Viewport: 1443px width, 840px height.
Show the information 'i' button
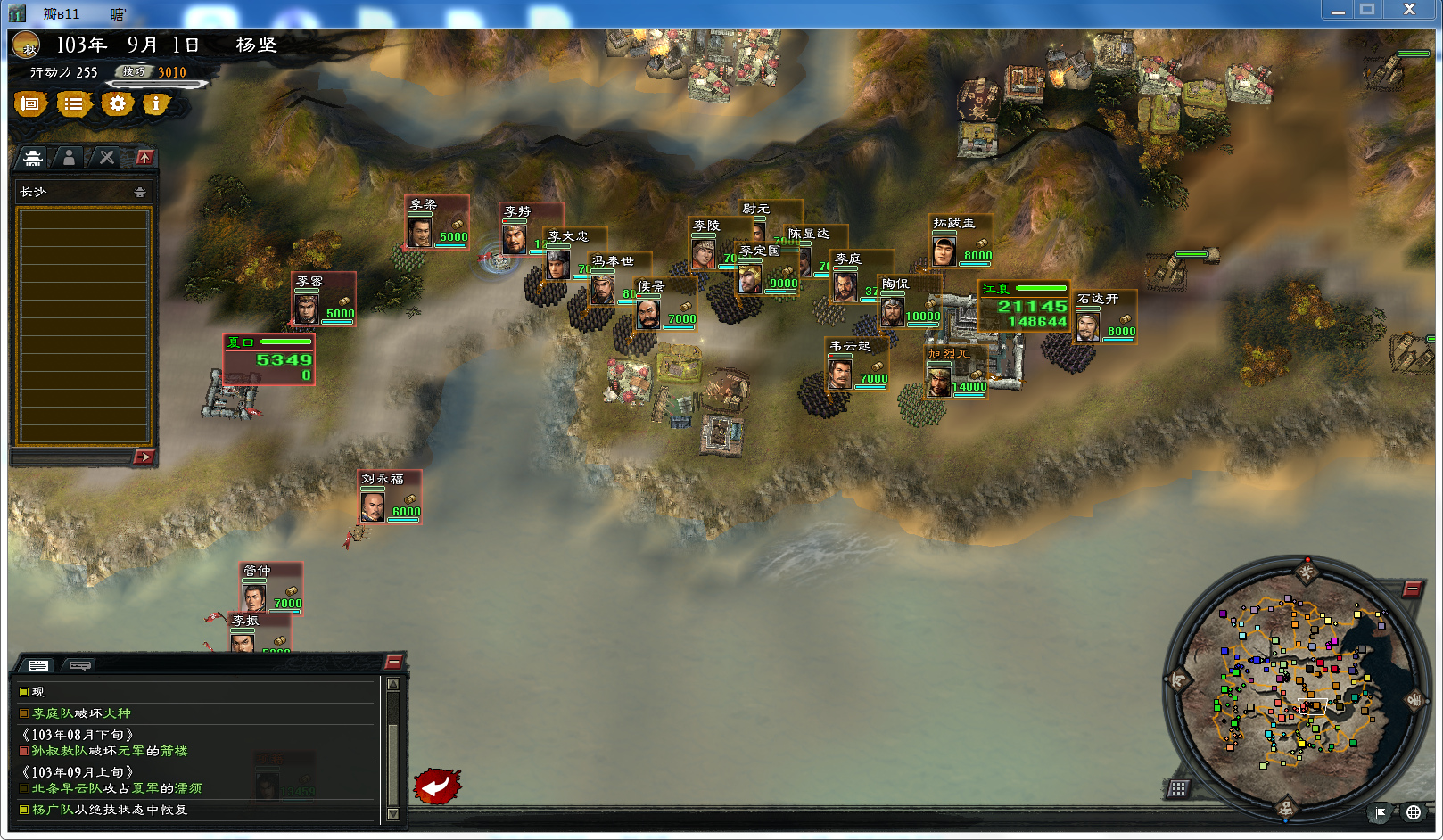[x=156, y=104]
